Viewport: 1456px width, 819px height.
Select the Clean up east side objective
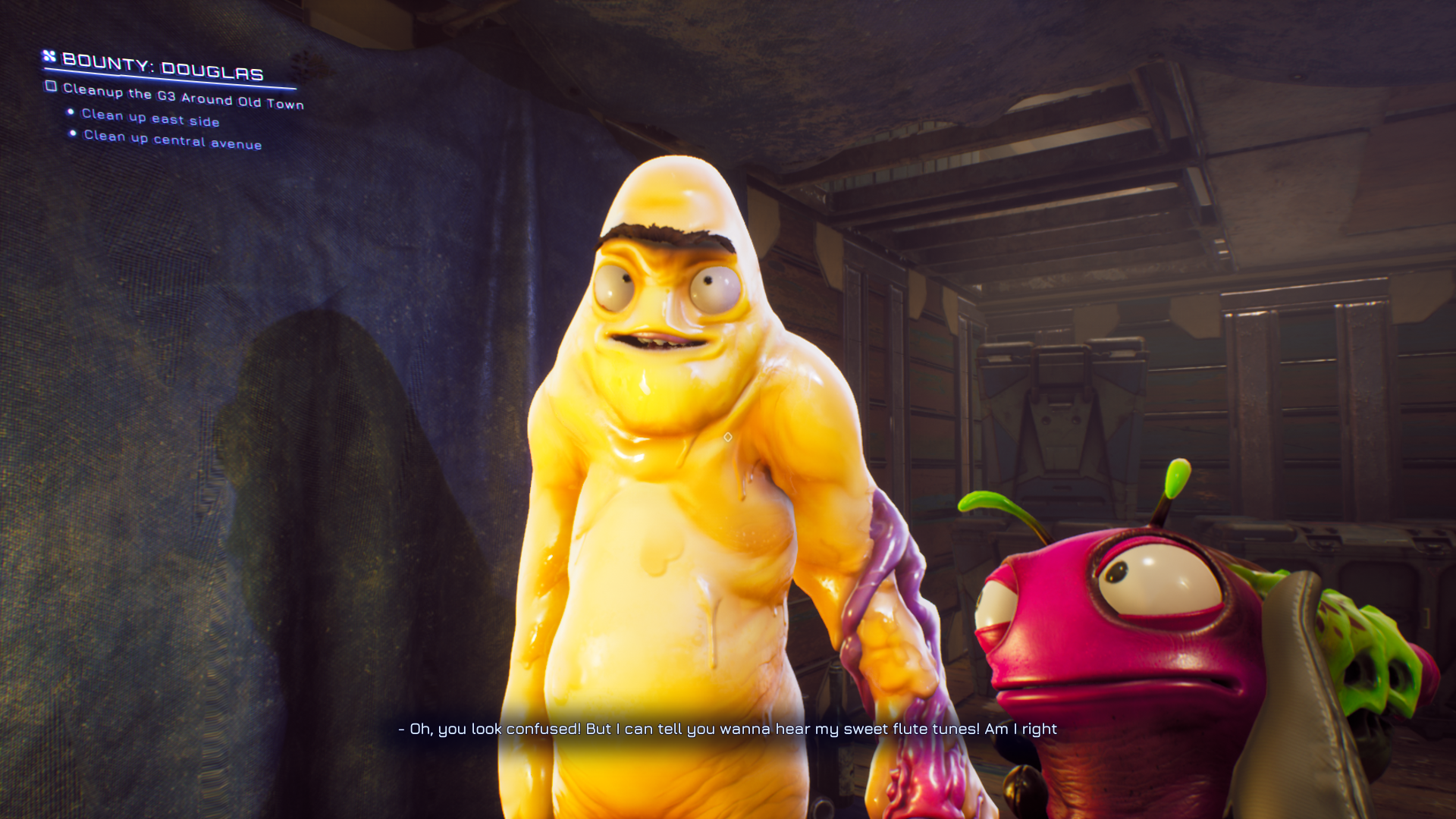[150, 118]
